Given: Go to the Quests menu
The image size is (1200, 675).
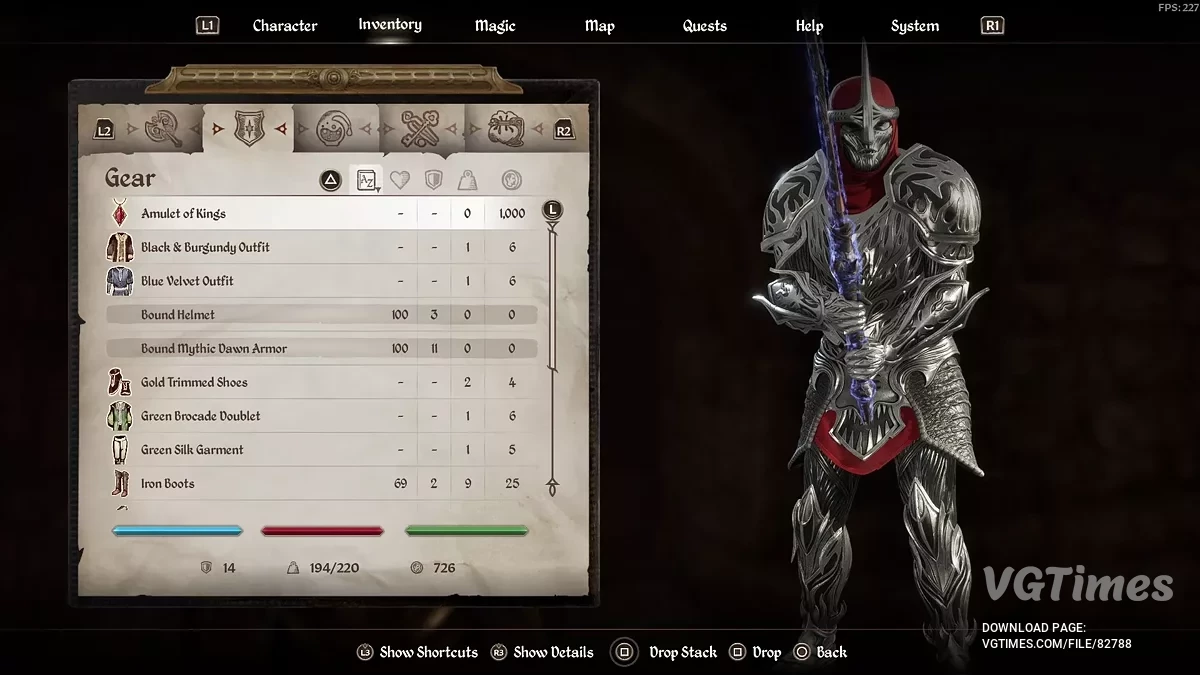Looking at the screenshot, I should click(704, 26).
